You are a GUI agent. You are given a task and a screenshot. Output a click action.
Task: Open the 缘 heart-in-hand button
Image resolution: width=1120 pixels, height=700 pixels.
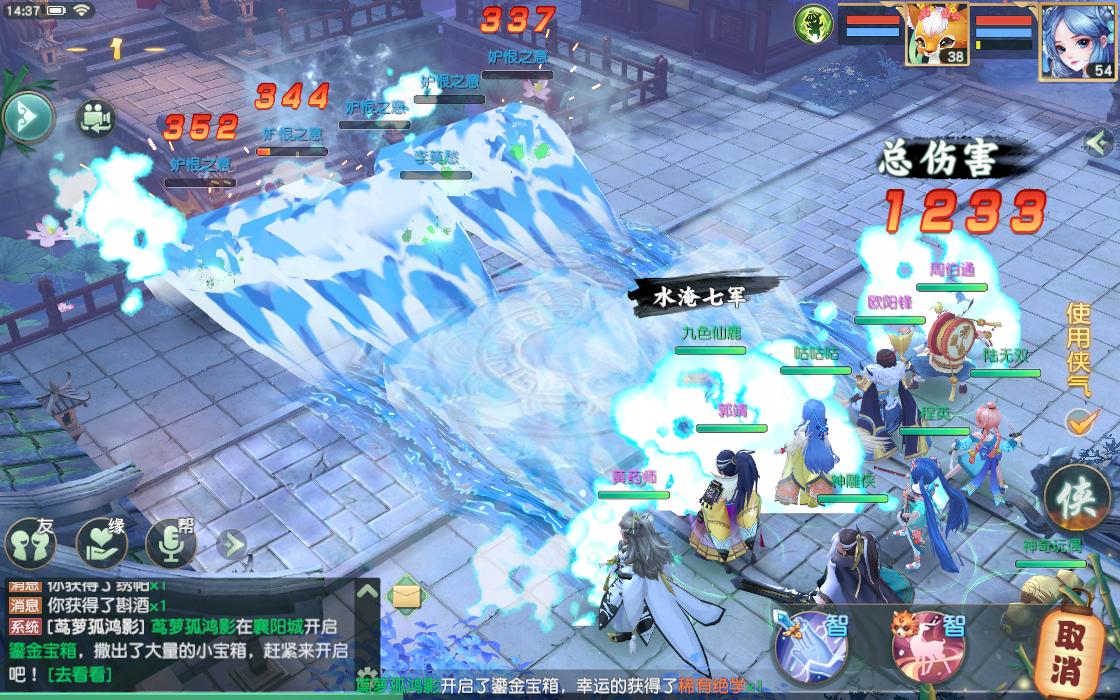tap(101, 545)
